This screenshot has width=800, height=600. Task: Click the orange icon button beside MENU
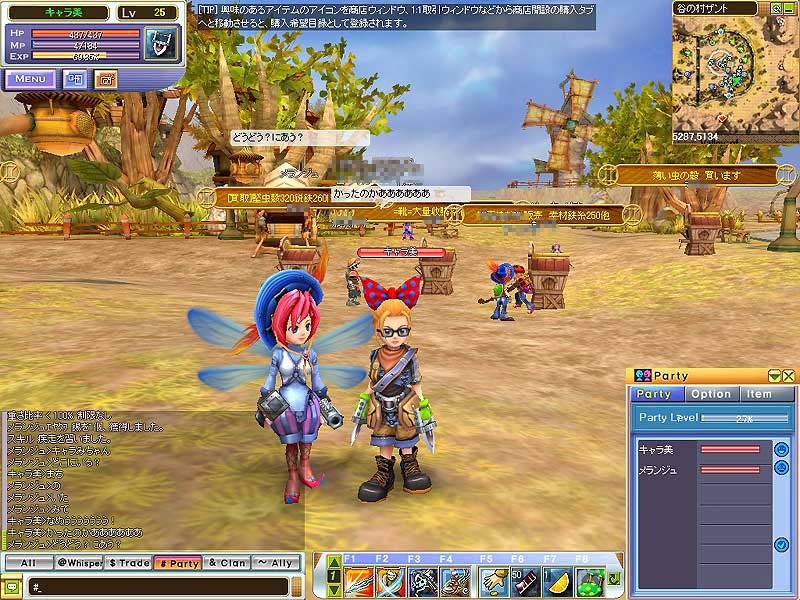(x=106, y=79)
